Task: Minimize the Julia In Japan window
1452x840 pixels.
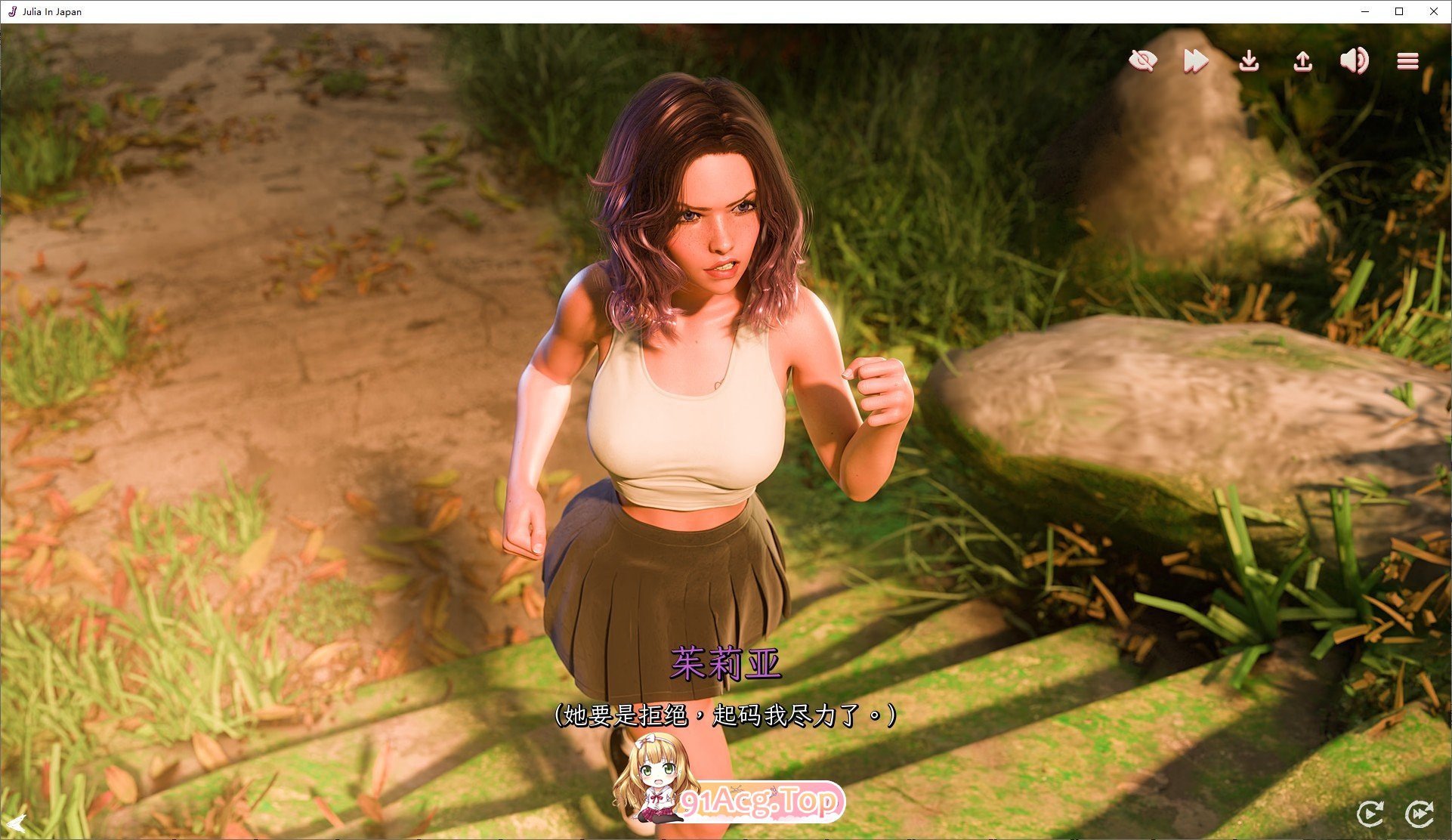Action: [1365, 11]
